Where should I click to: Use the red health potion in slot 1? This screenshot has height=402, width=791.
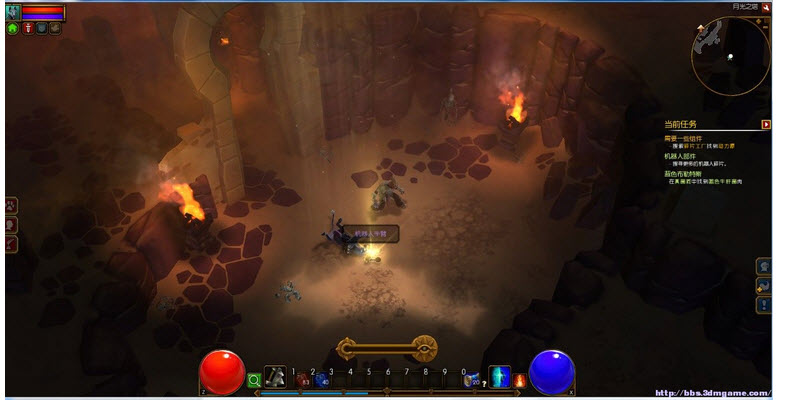[x=303, y=380]
